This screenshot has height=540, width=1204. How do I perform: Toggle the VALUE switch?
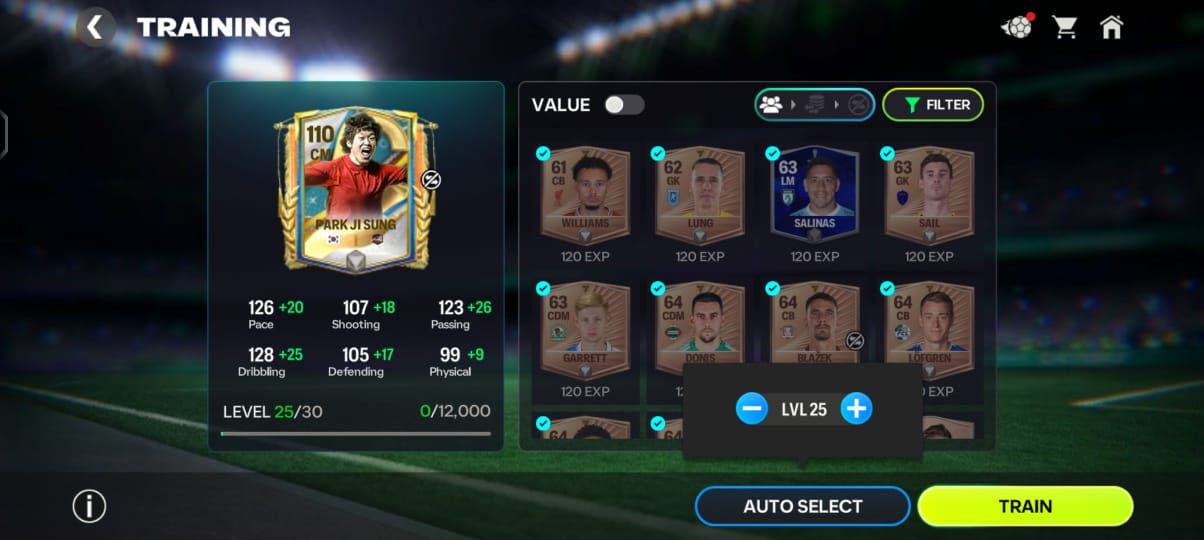[x=624, y=105]
